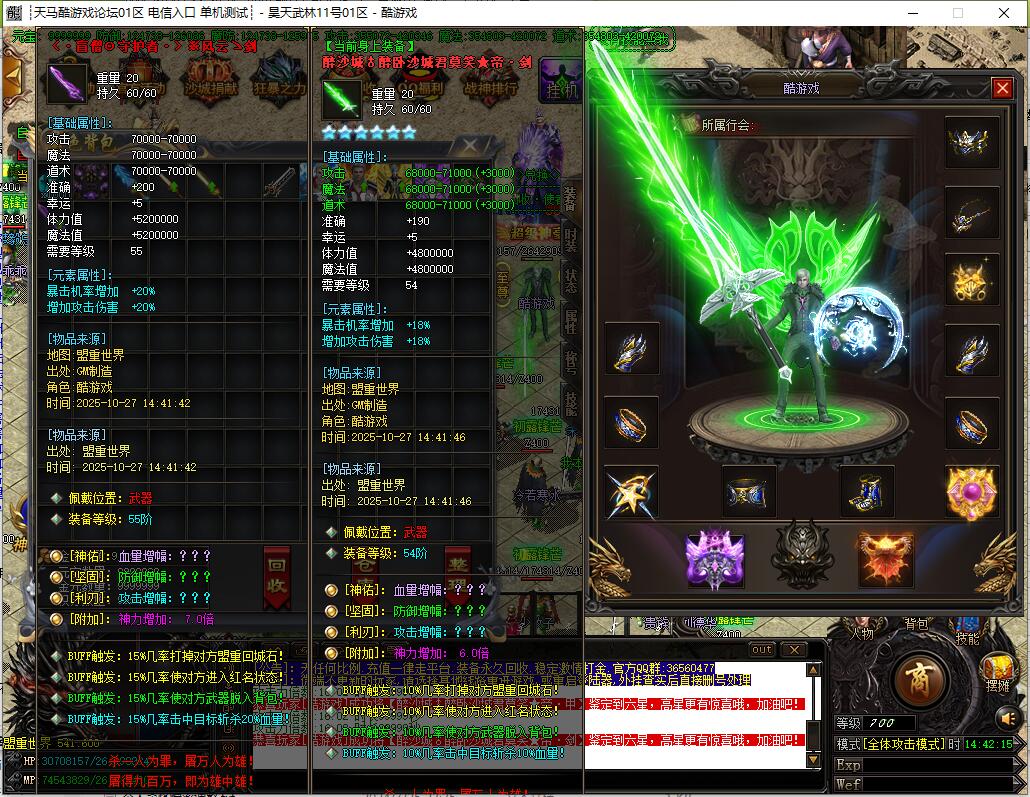Select the blue boots slot

866,491
